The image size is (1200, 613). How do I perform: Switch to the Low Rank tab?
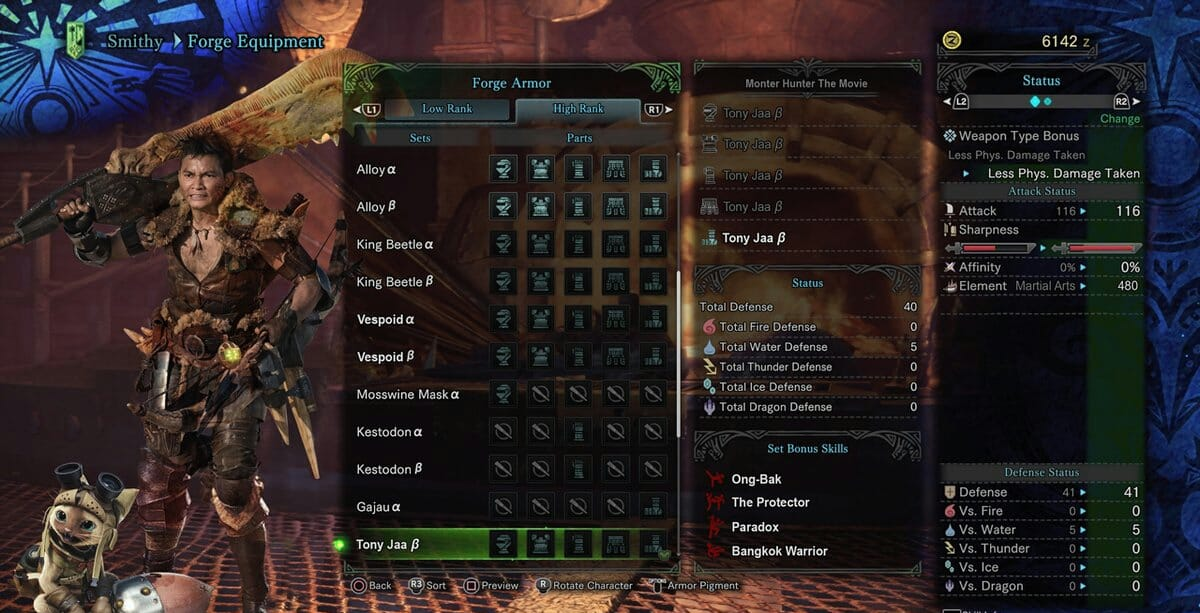446,109
